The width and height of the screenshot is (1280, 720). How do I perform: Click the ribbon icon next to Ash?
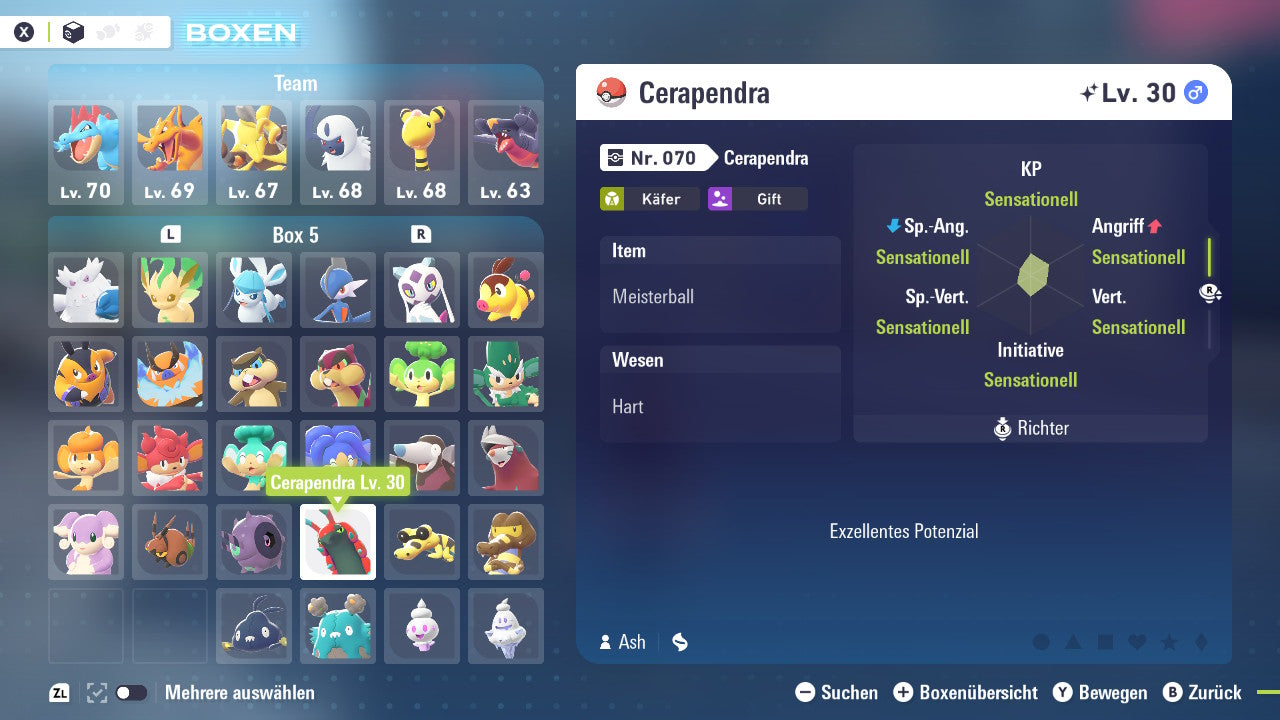[x=679, y=643]
